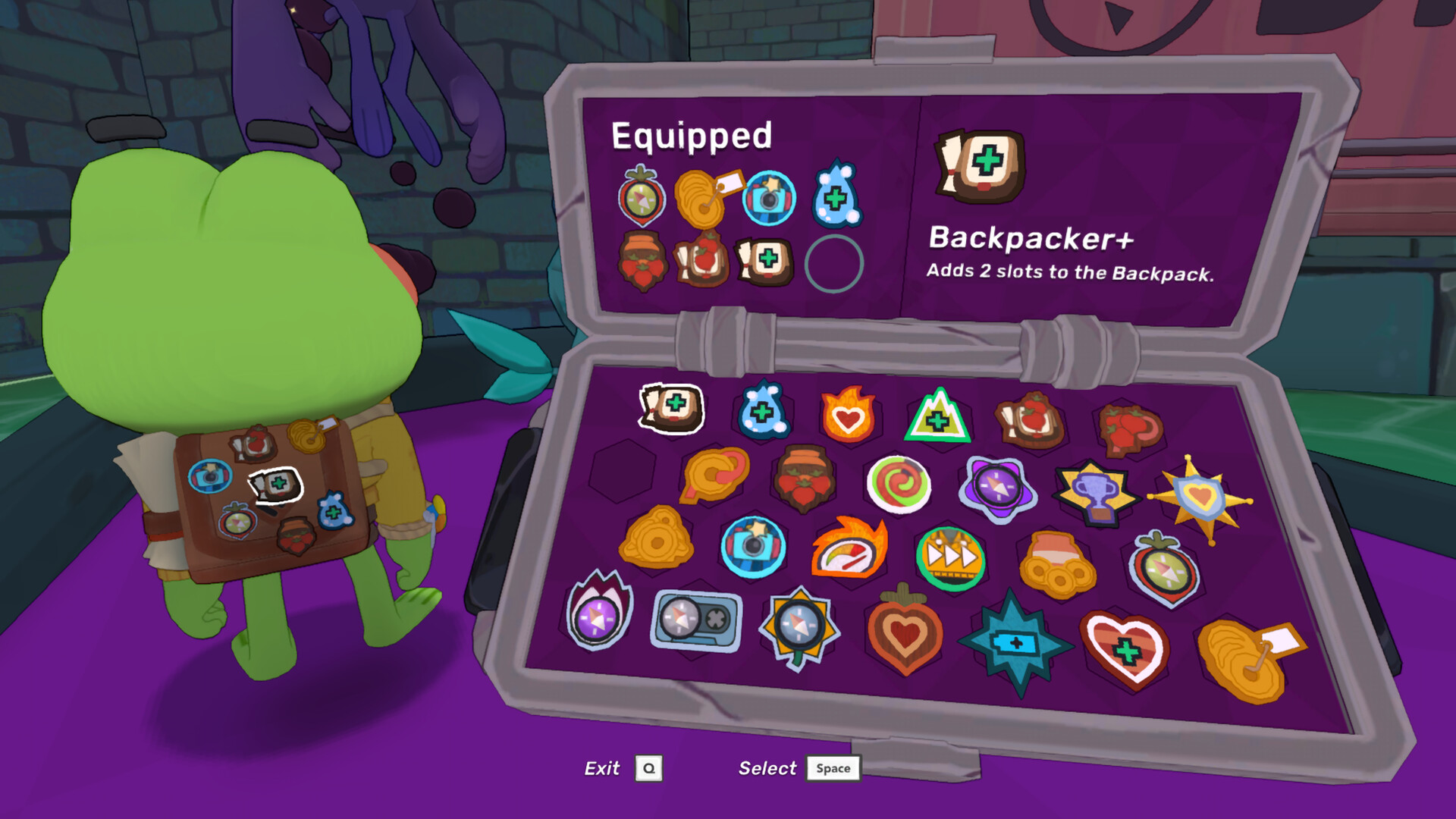Select the gold star compass badge
The image size is (1456, 819).
[x=799, y=626]
